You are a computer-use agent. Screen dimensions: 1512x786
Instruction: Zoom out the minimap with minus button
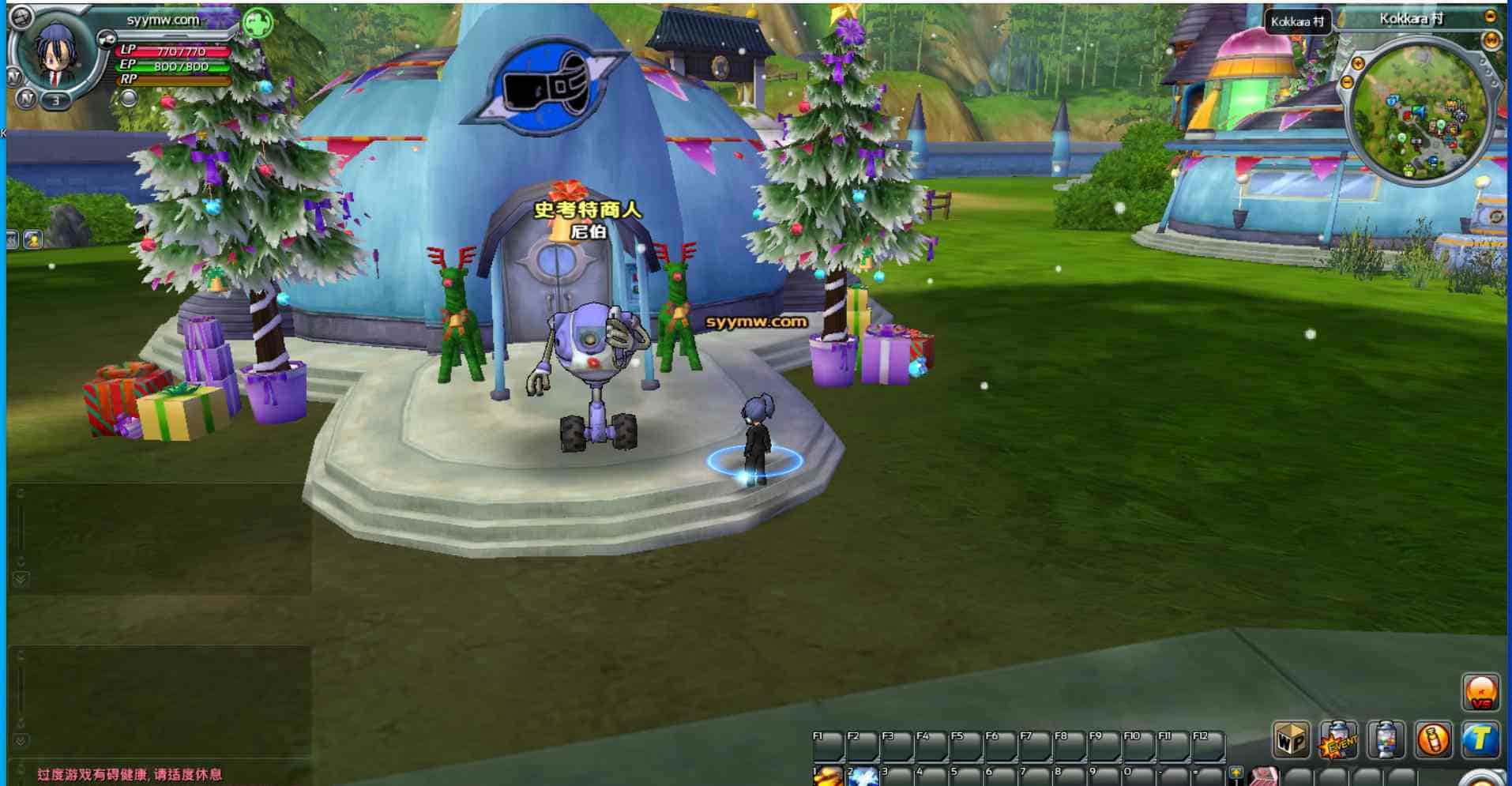pyautogui.click(x=1347, y=82)
